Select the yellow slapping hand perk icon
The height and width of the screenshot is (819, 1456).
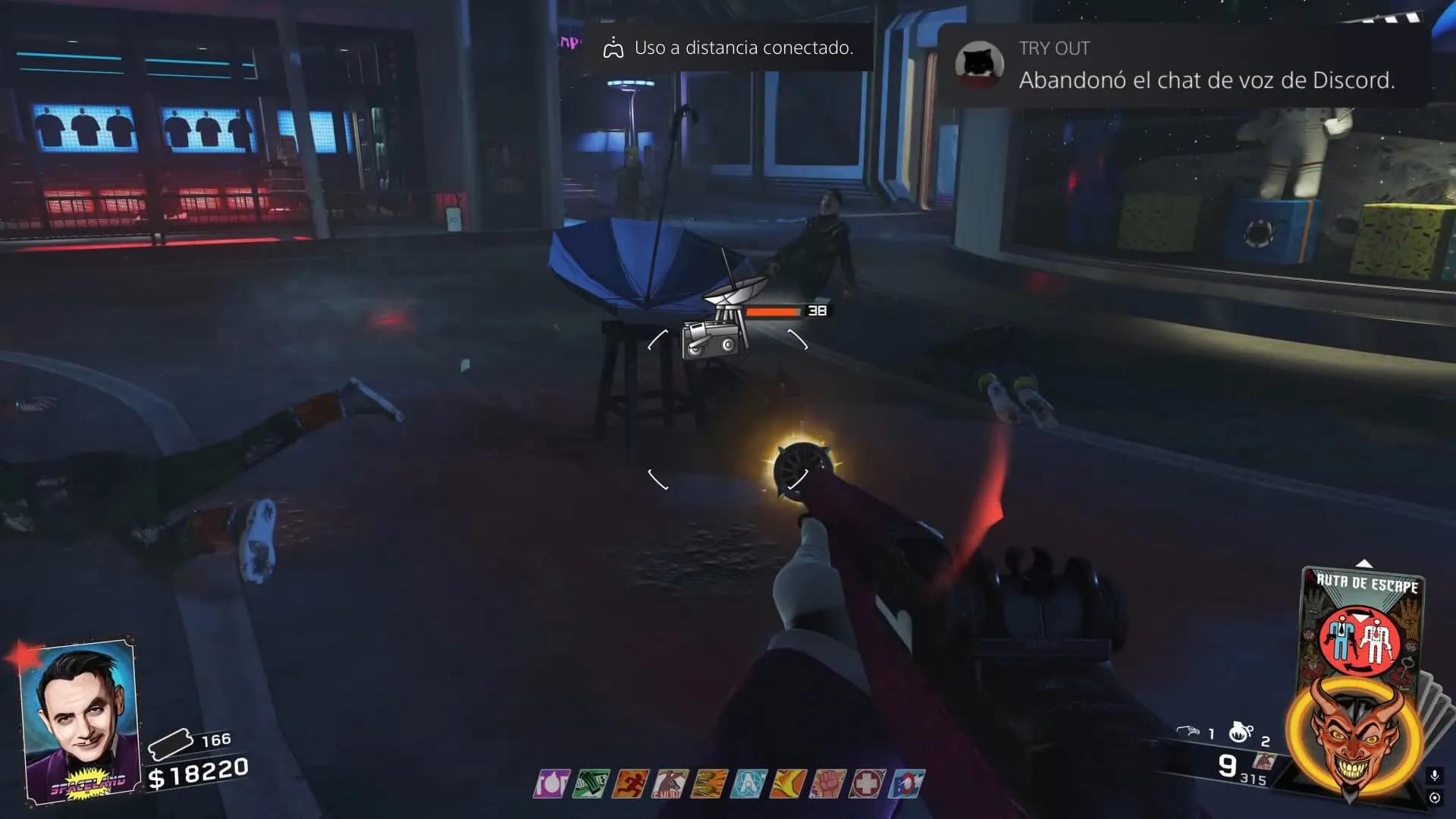[x=788, y=783]
